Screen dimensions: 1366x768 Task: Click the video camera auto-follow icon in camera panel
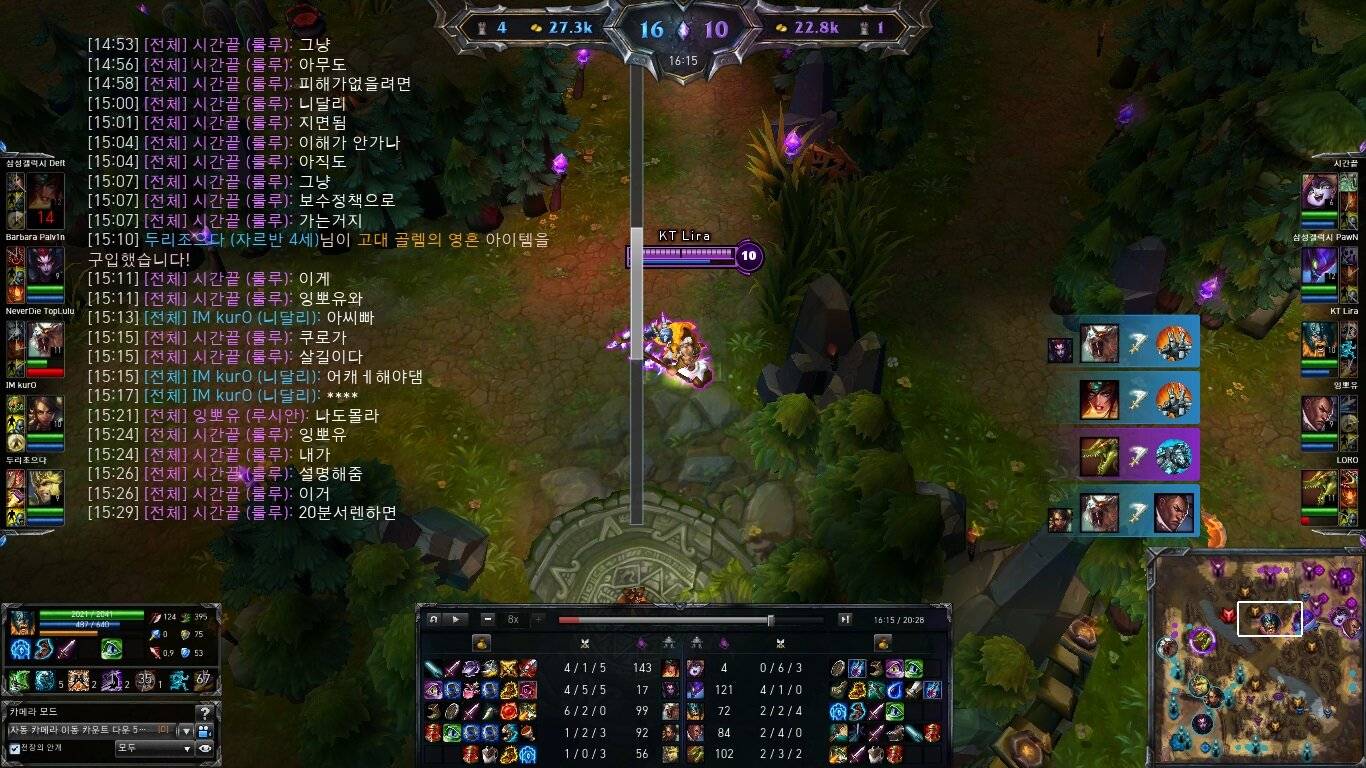[x=203, y=732]
